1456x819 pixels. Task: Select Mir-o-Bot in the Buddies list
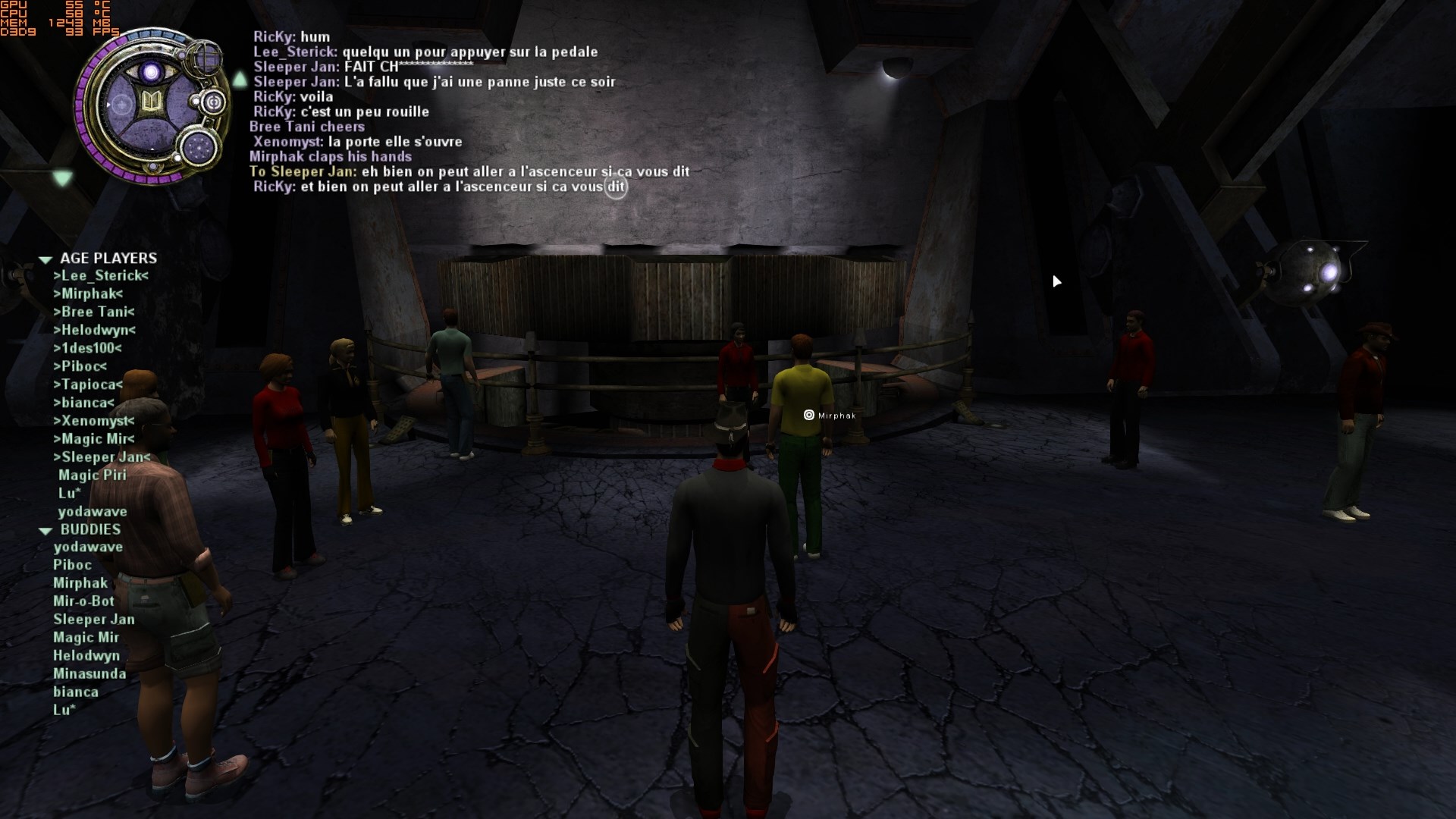coord(83,601)
